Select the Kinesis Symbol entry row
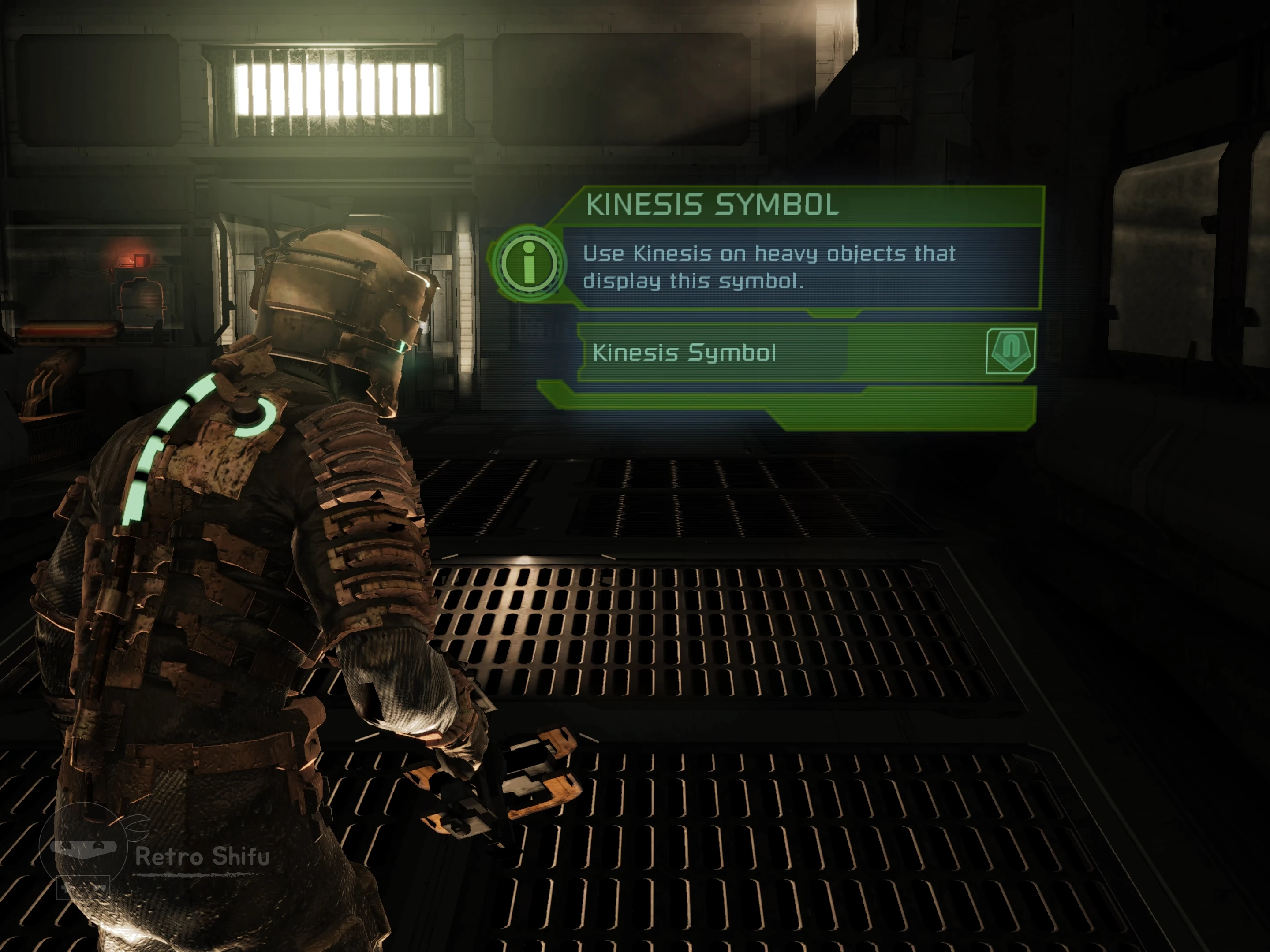1270x952 pixels. pos(712,352)
